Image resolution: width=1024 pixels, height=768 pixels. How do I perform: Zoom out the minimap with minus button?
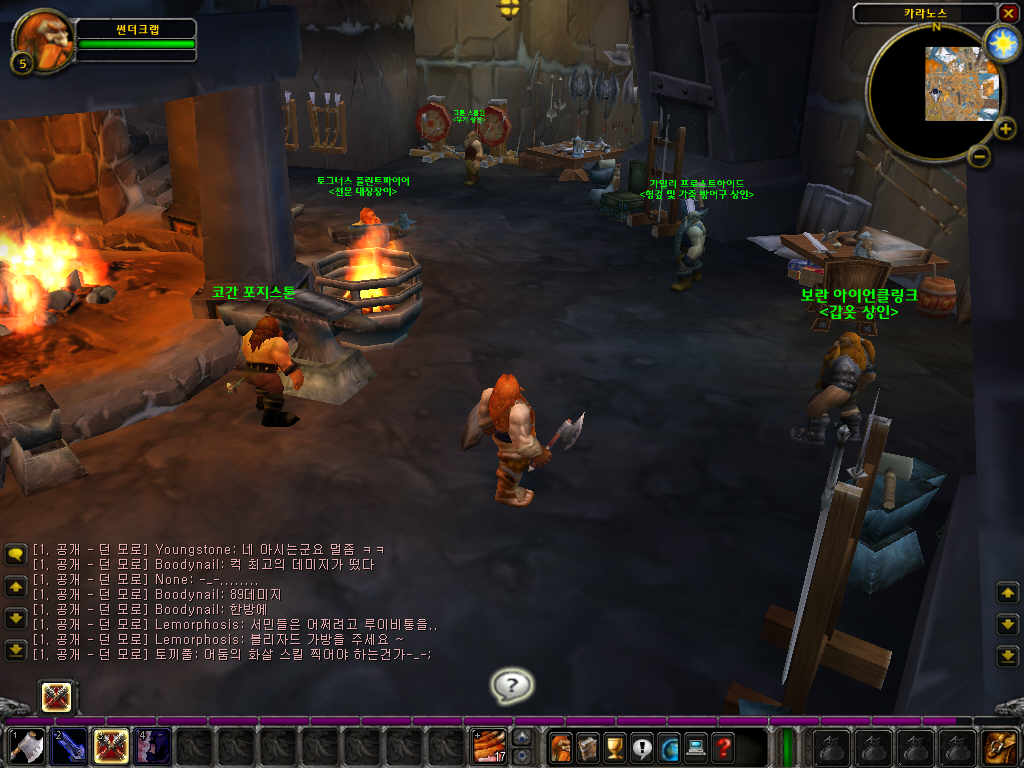[980, 156]
